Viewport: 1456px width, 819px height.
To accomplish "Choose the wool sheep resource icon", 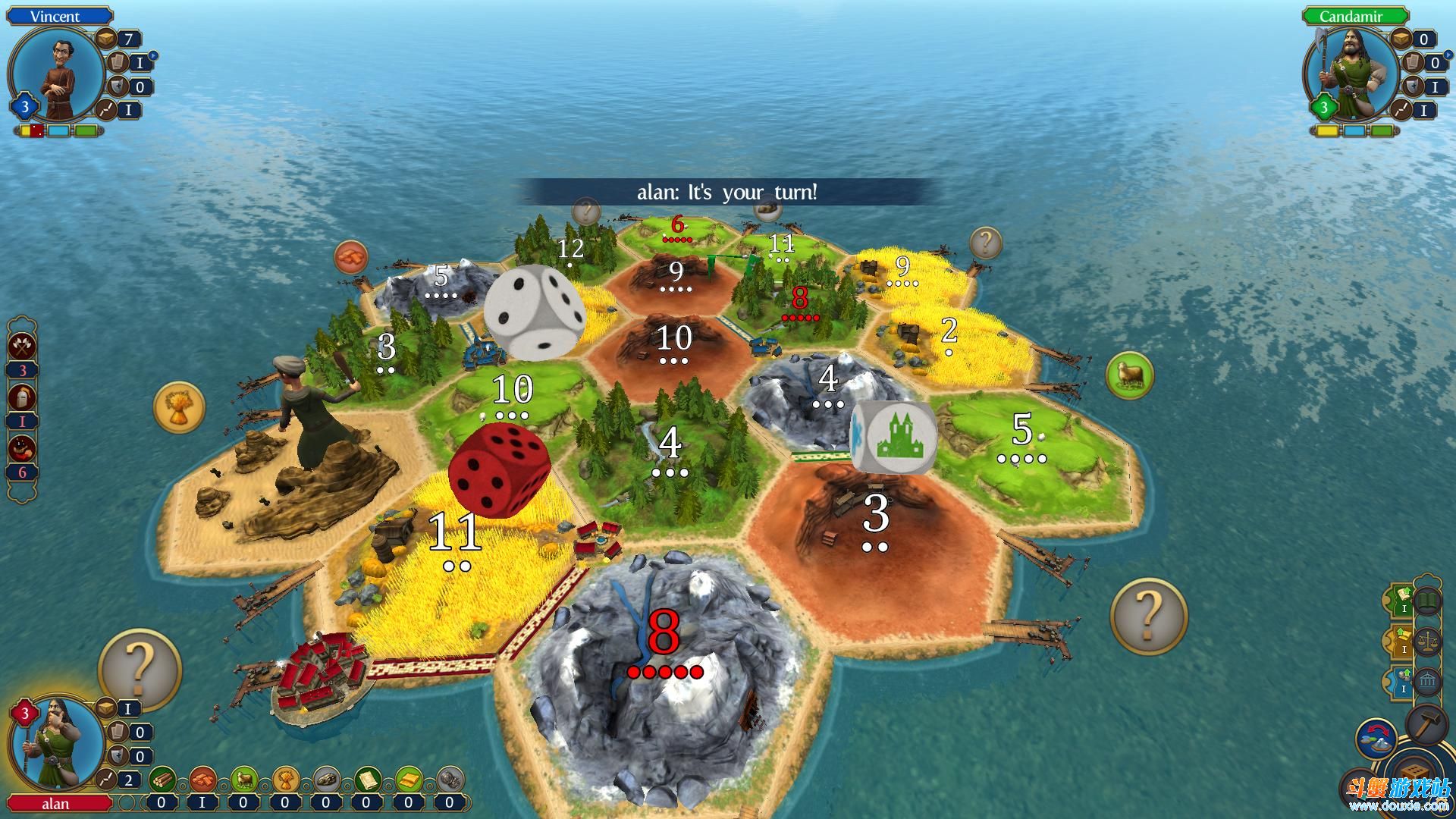I will click(x=244, y=779).
